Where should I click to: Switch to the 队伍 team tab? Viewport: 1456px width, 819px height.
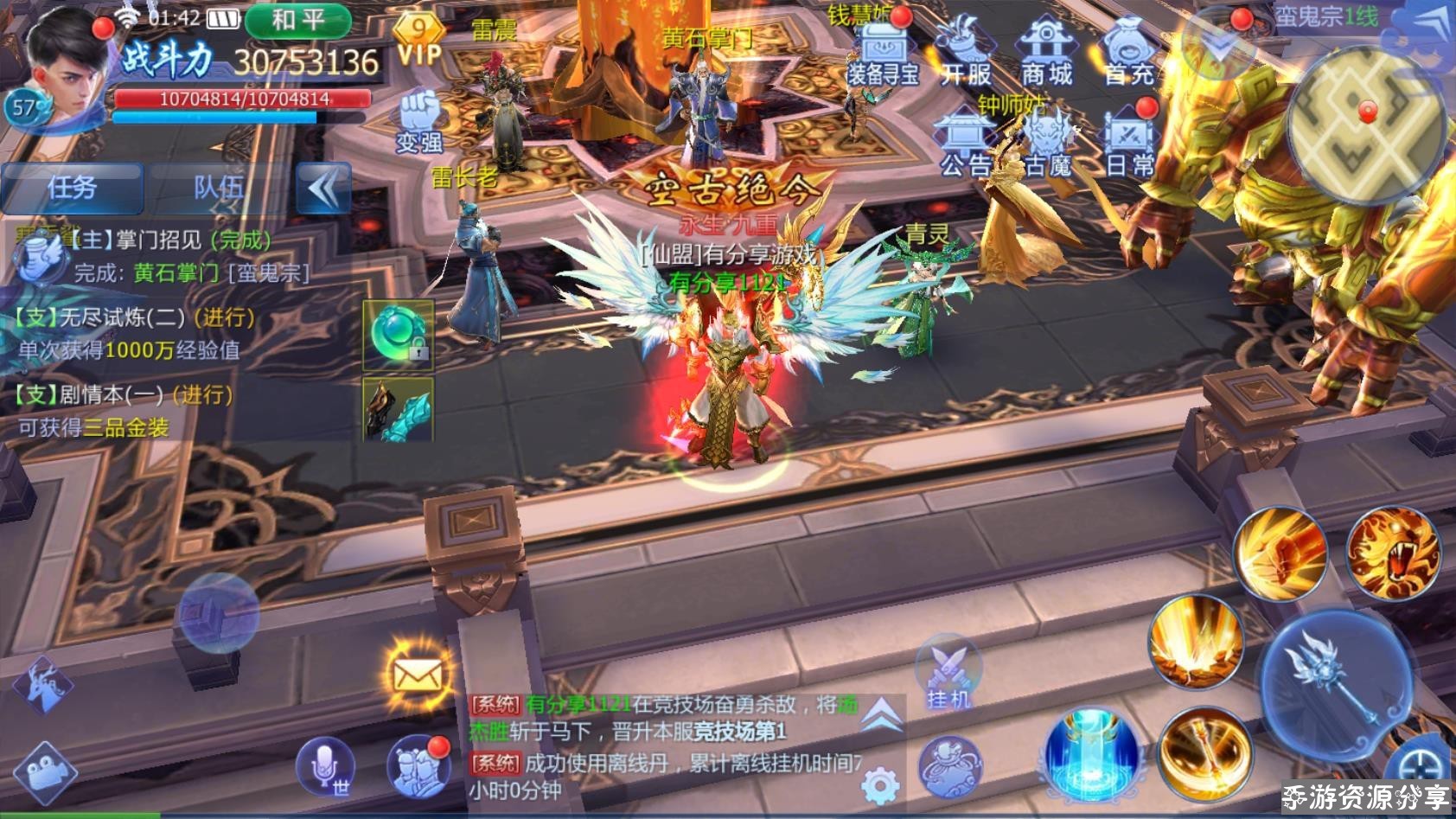coord(218,188)
